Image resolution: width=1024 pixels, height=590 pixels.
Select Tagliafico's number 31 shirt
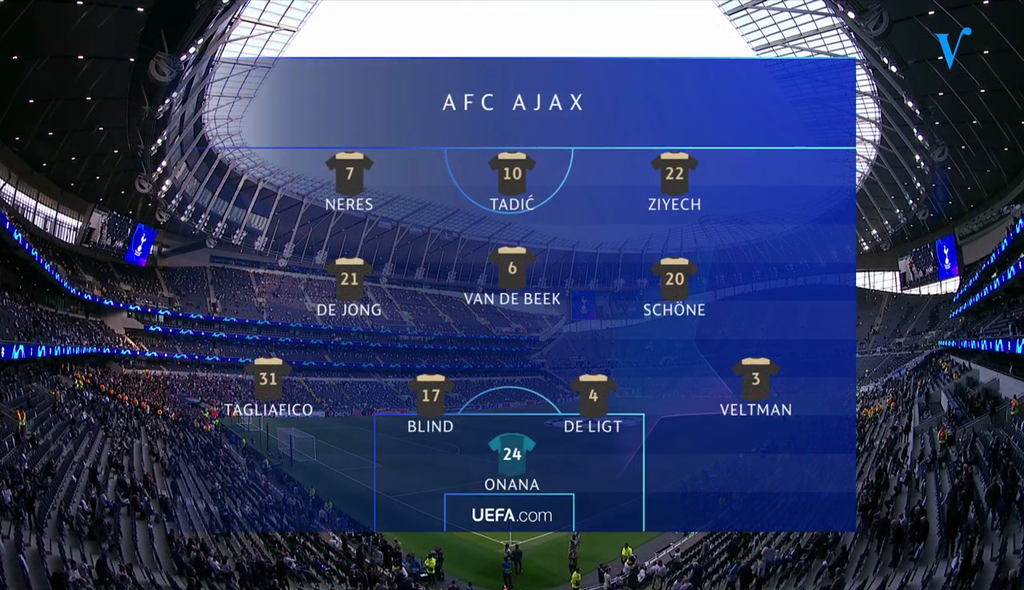pyautogui.click(x=268, y=379)
